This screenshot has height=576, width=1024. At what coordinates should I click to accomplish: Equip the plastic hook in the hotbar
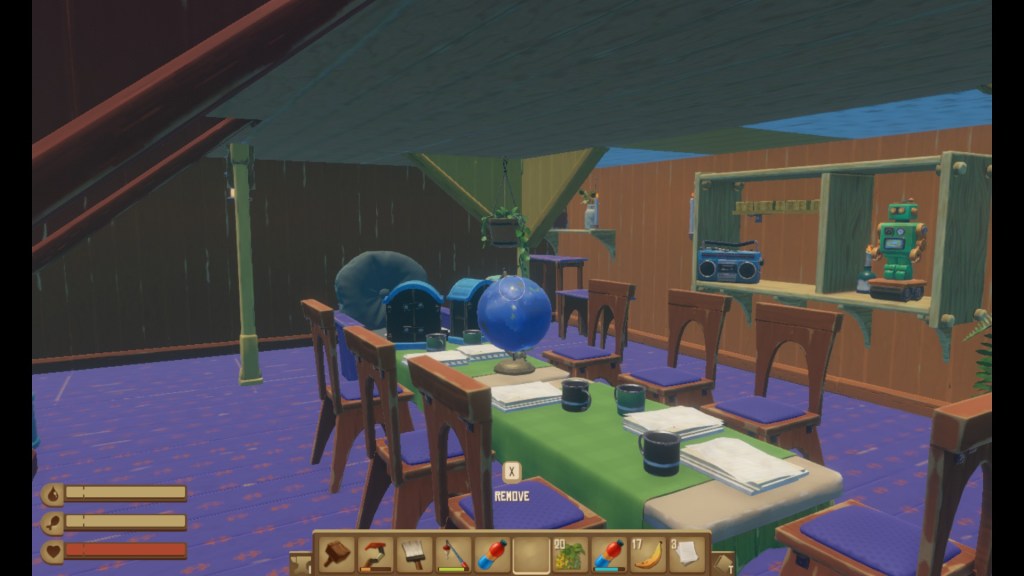point(376,554)
